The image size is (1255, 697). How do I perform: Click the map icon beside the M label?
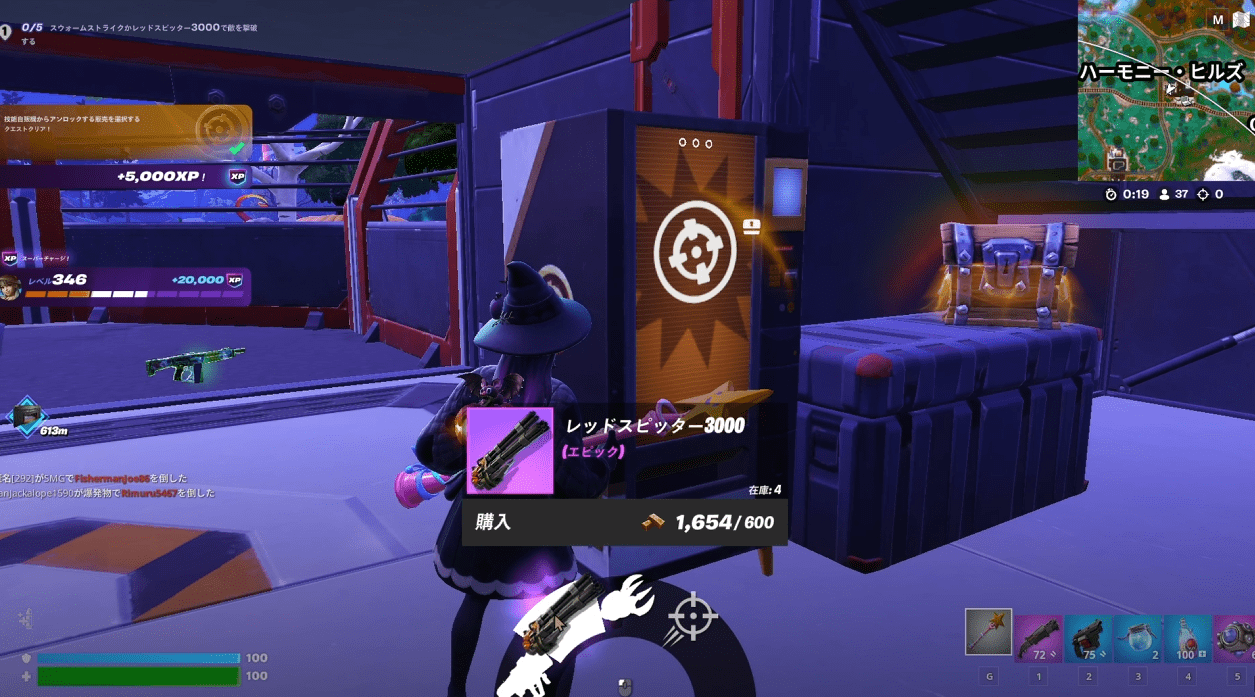1241,20
